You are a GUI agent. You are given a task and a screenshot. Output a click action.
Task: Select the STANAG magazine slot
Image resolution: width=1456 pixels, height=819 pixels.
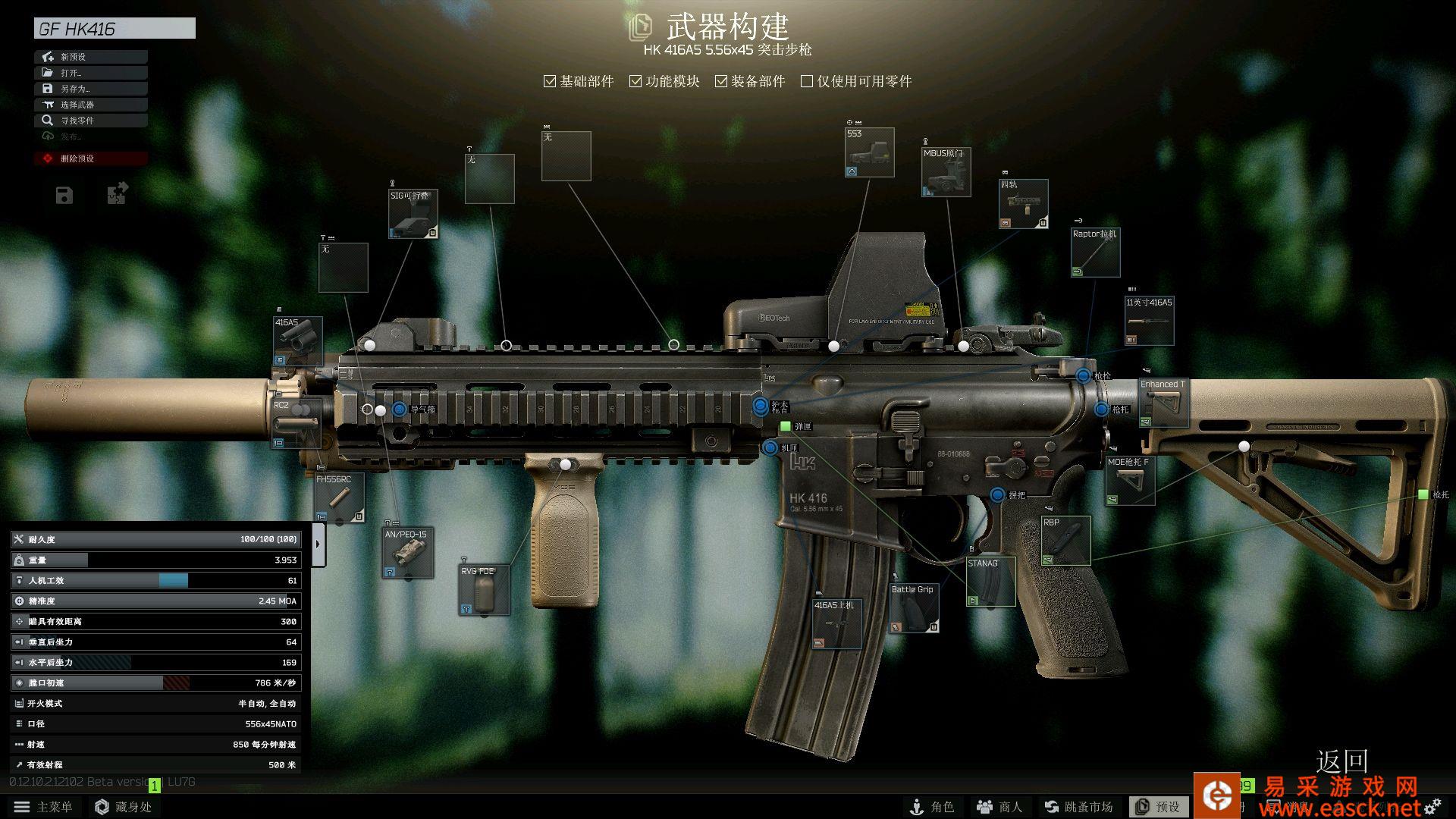[x=990, y=582]
